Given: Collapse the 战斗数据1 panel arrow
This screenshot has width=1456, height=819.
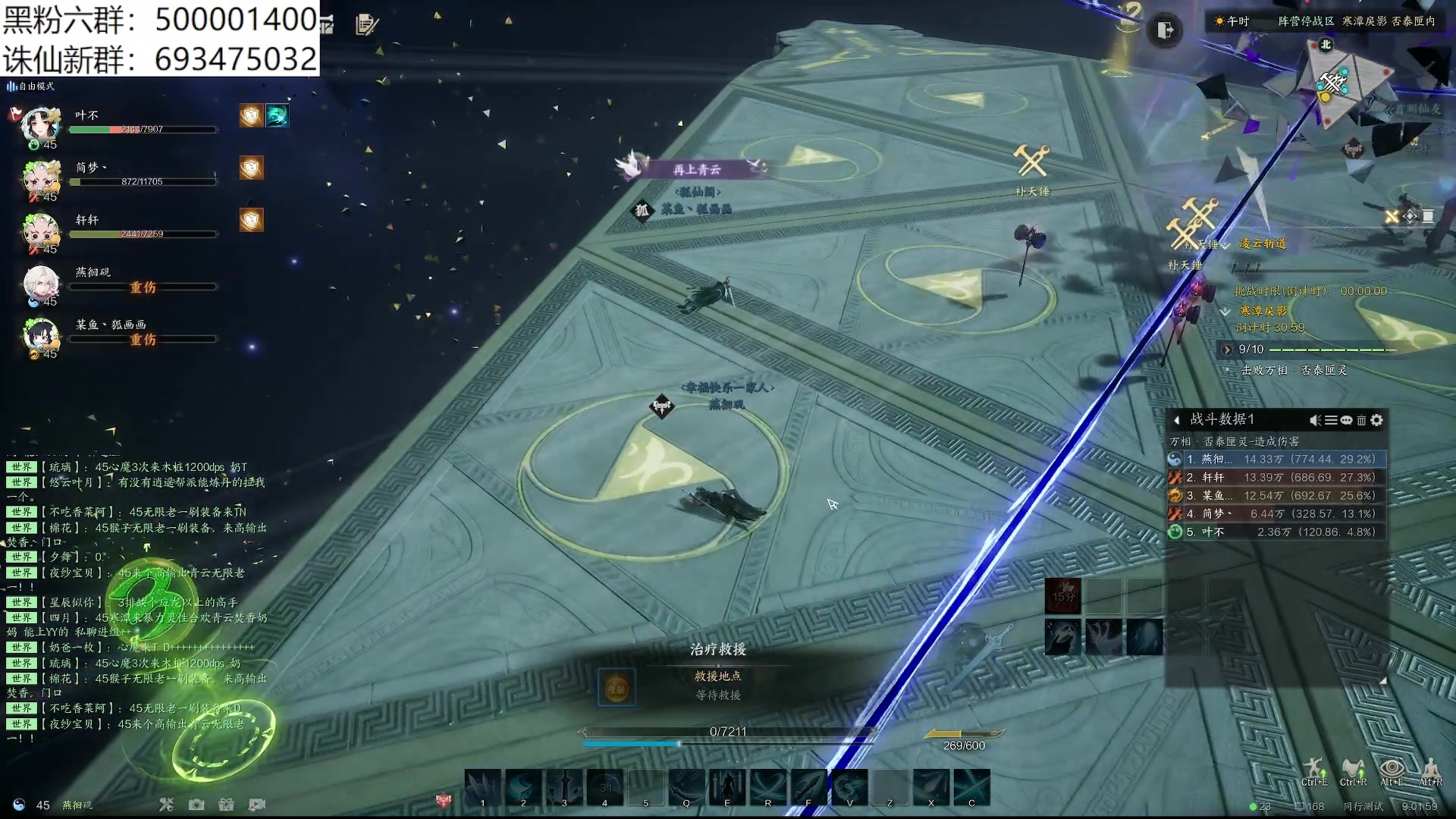Looking at the screenshot, I should [1176, 420].
